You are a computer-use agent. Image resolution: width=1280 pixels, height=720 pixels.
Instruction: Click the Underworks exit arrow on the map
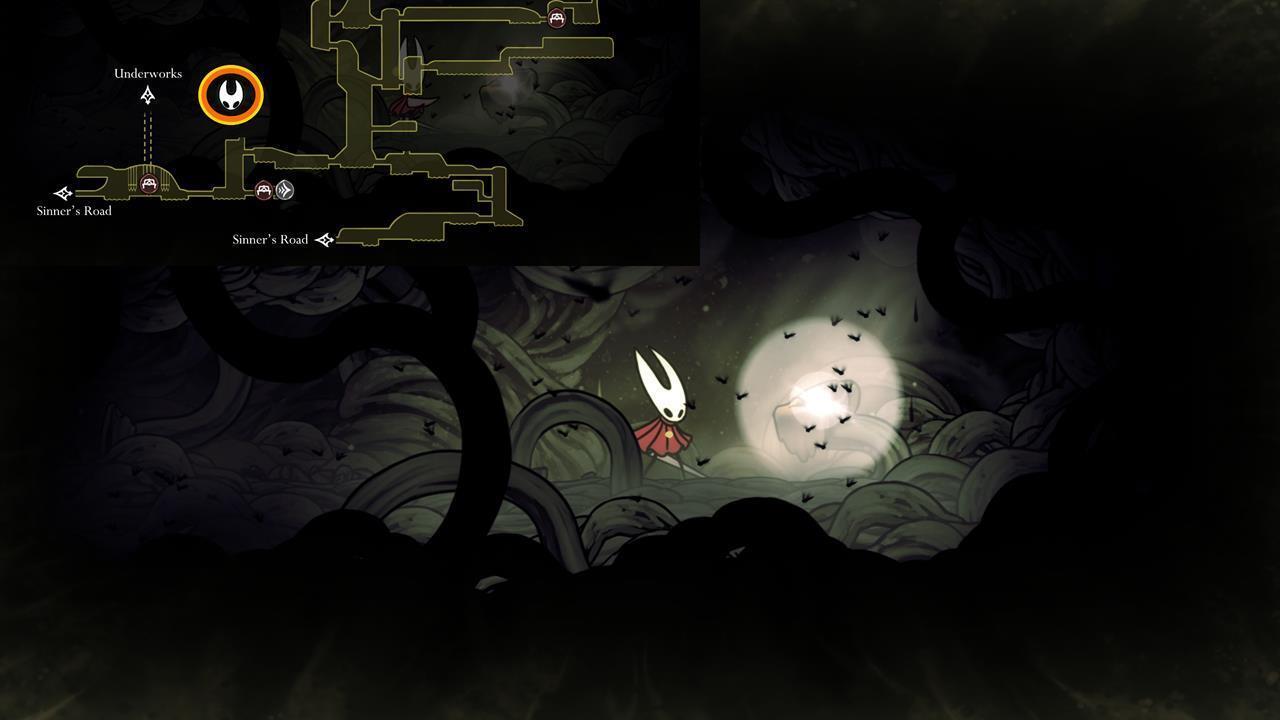point(147,94)
